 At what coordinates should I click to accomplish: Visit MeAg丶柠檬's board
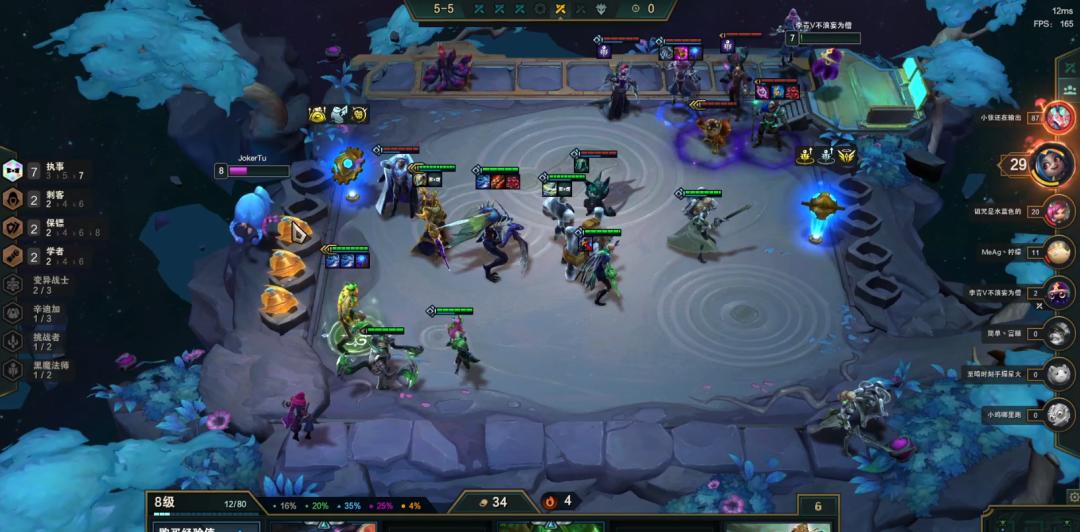(x=1058, y=252)
